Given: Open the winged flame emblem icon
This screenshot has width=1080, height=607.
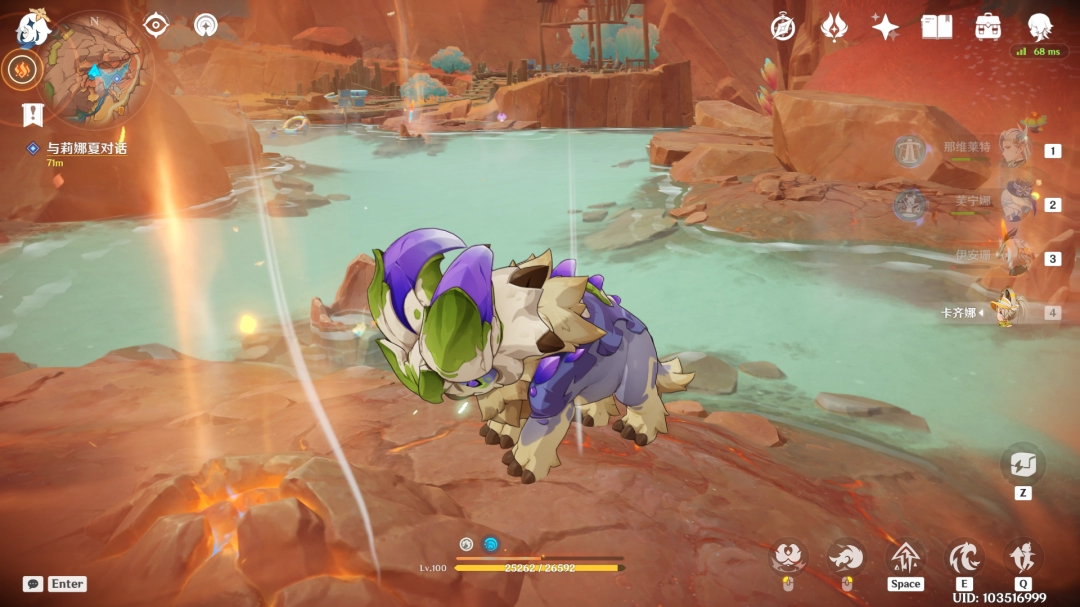Looking at the screenshot, I should (x=834, y=27).
